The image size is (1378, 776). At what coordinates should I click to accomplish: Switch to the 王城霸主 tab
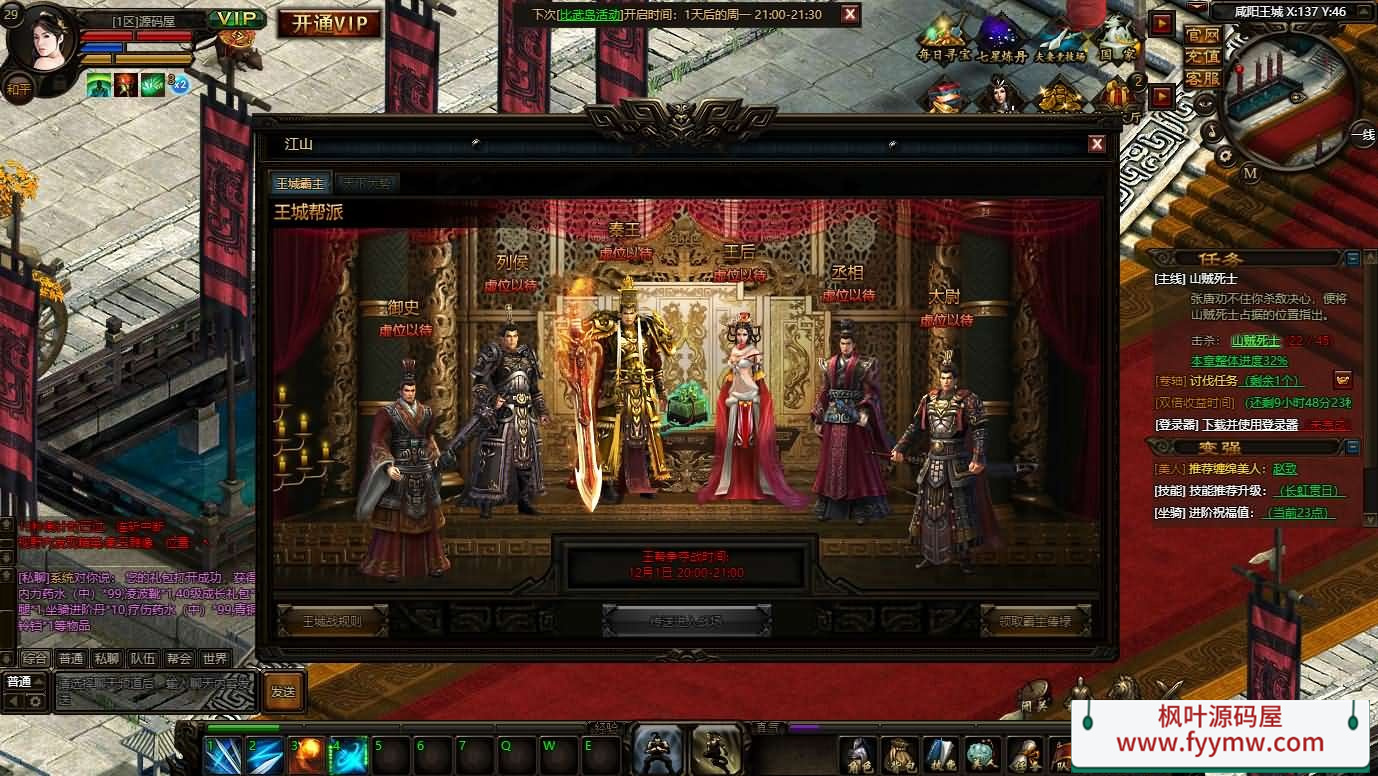tap(300, 183)
